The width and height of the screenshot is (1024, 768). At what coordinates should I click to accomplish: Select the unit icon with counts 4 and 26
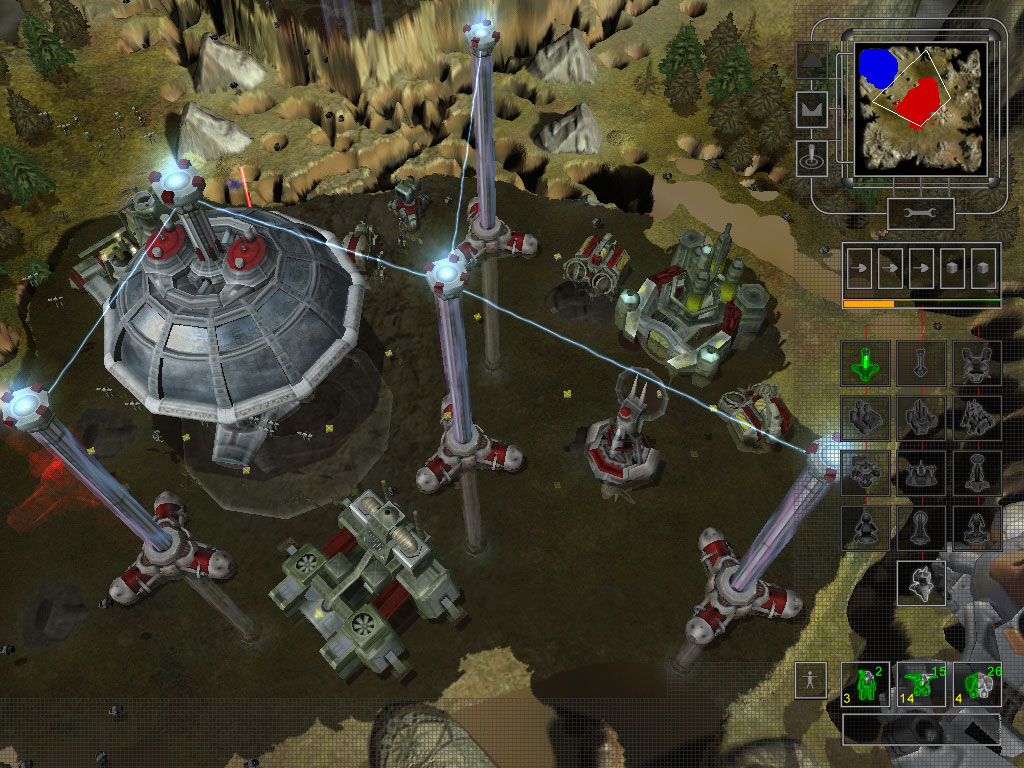[977, 683]
